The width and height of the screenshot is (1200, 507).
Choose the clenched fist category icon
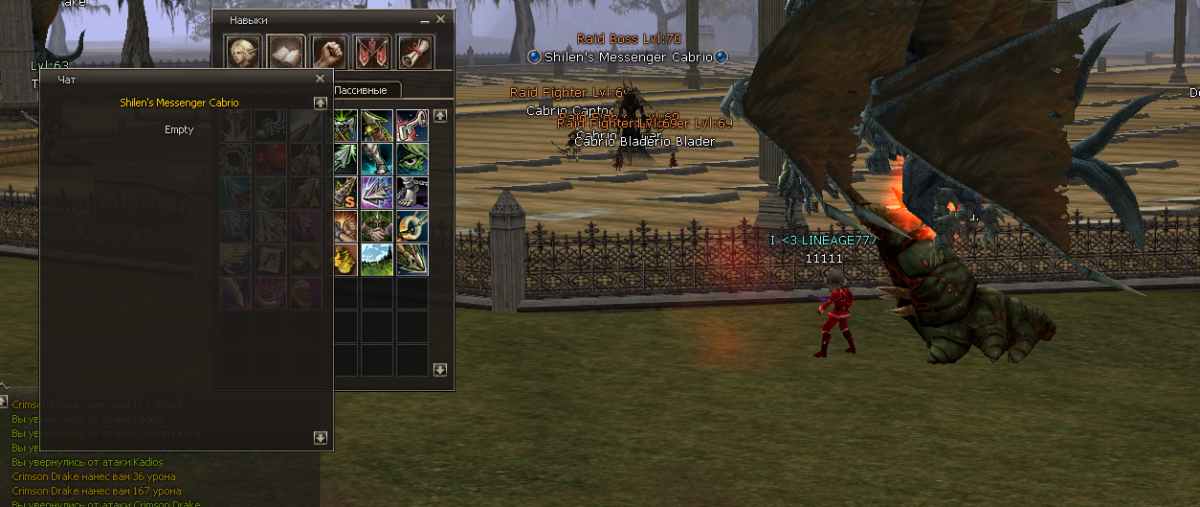pyautogui.click(x=328, y=52)
